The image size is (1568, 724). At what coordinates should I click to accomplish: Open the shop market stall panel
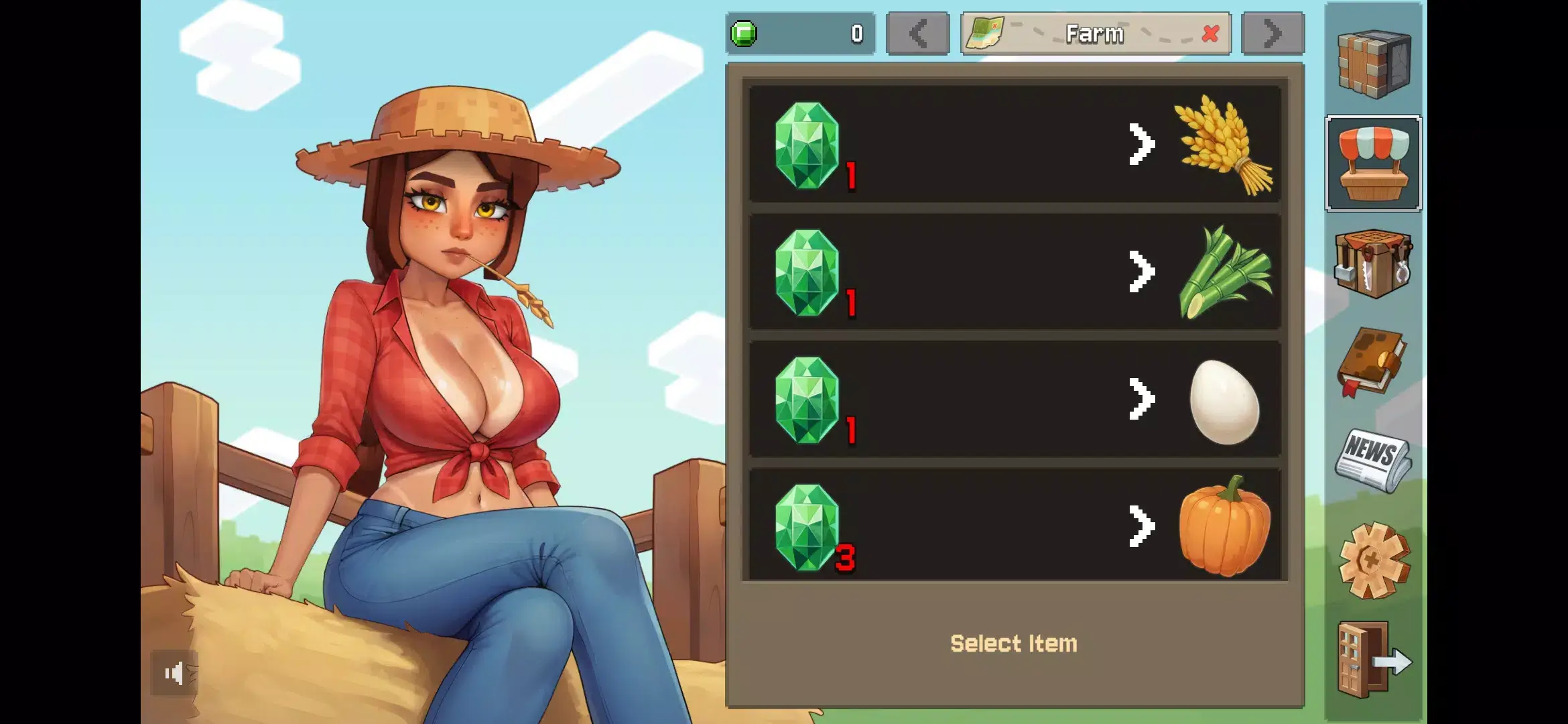pyautogui.click(x=1374, y=163)
